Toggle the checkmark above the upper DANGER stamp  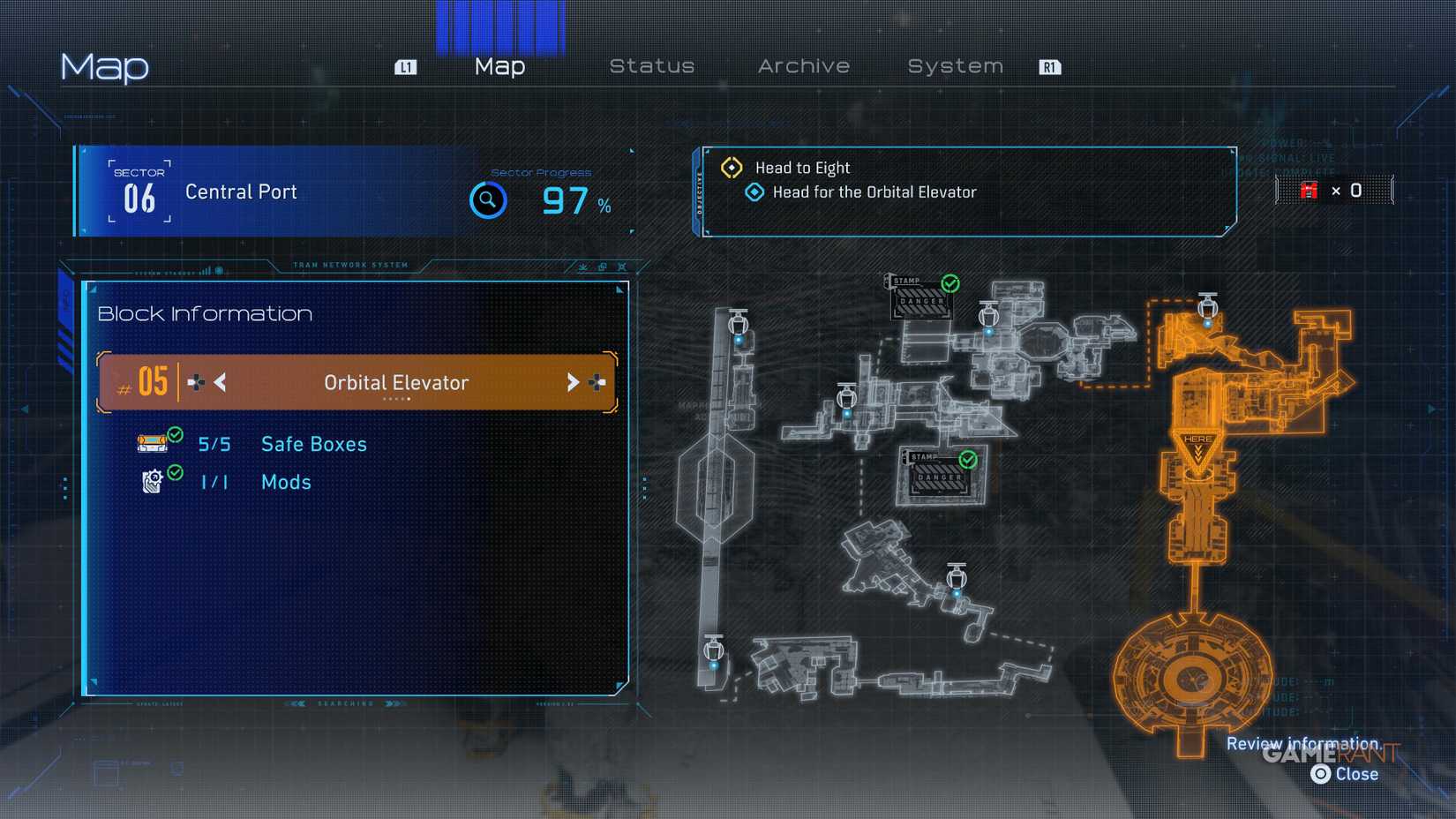pos(949,284)
